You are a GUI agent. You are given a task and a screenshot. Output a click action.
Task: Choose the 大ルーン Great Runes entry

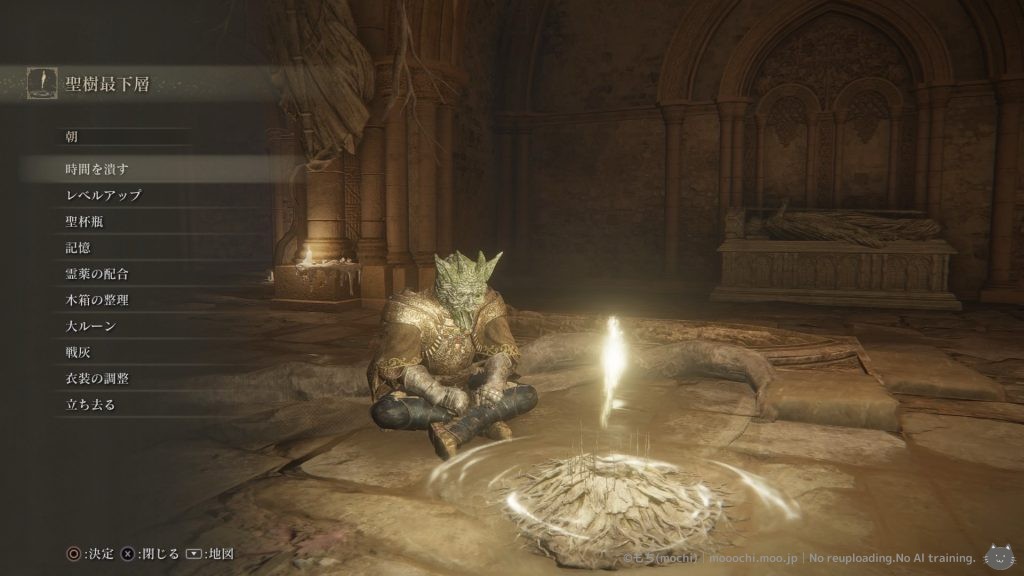[x=91, y=326]
